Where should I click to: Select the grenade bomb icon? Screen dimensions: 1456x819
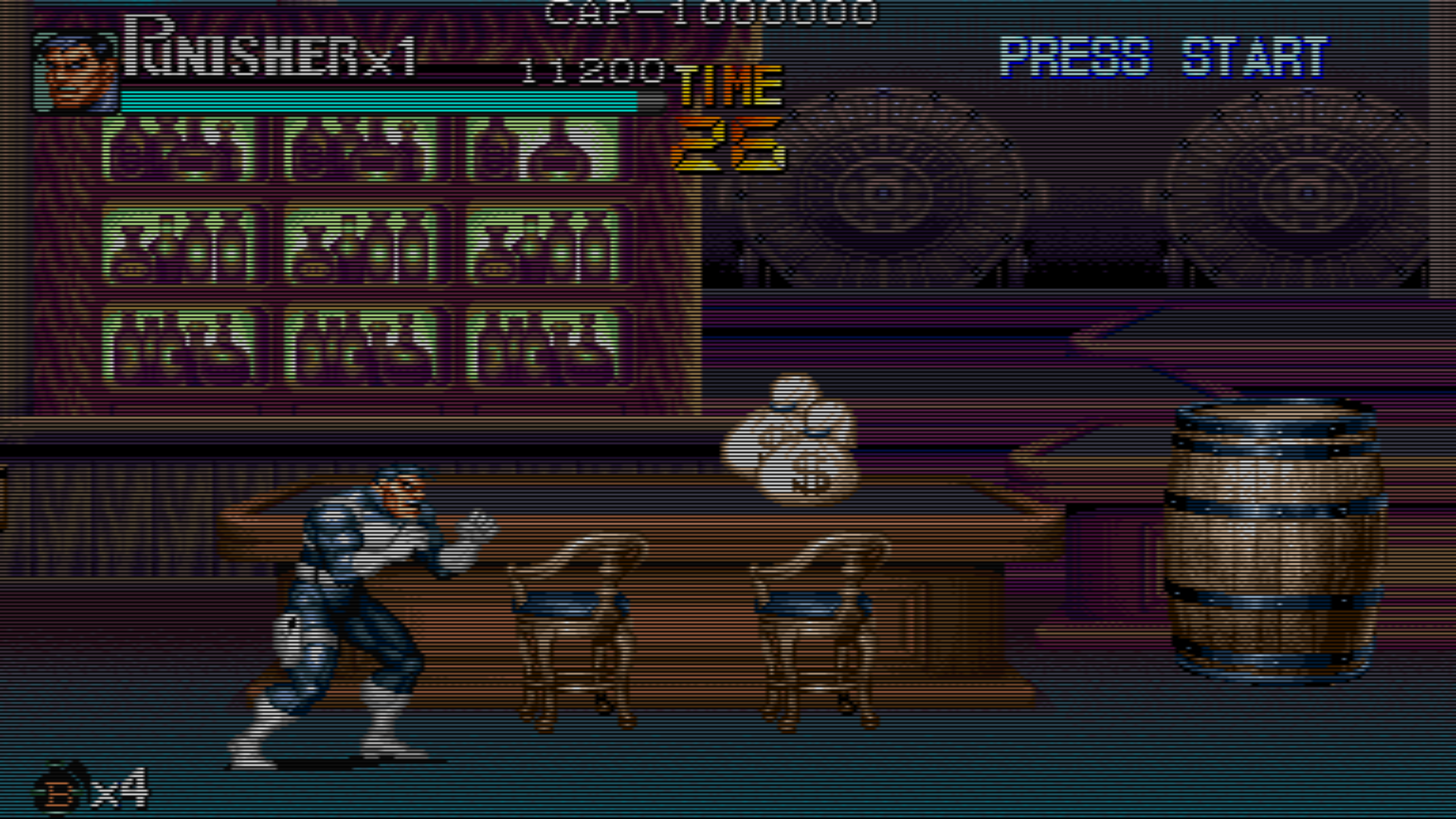pyautogui.click(x=61, y=789)
